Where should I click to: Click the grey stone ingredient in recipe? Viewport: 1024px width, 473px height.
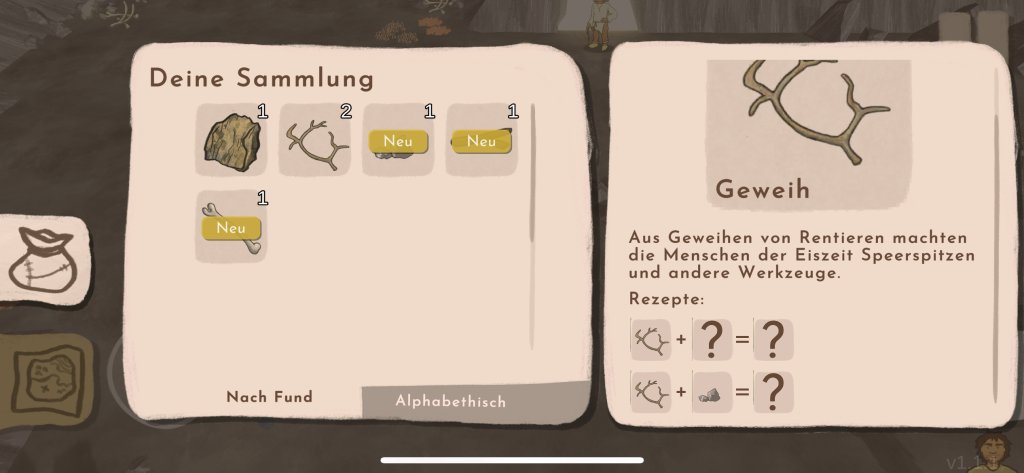711,392
